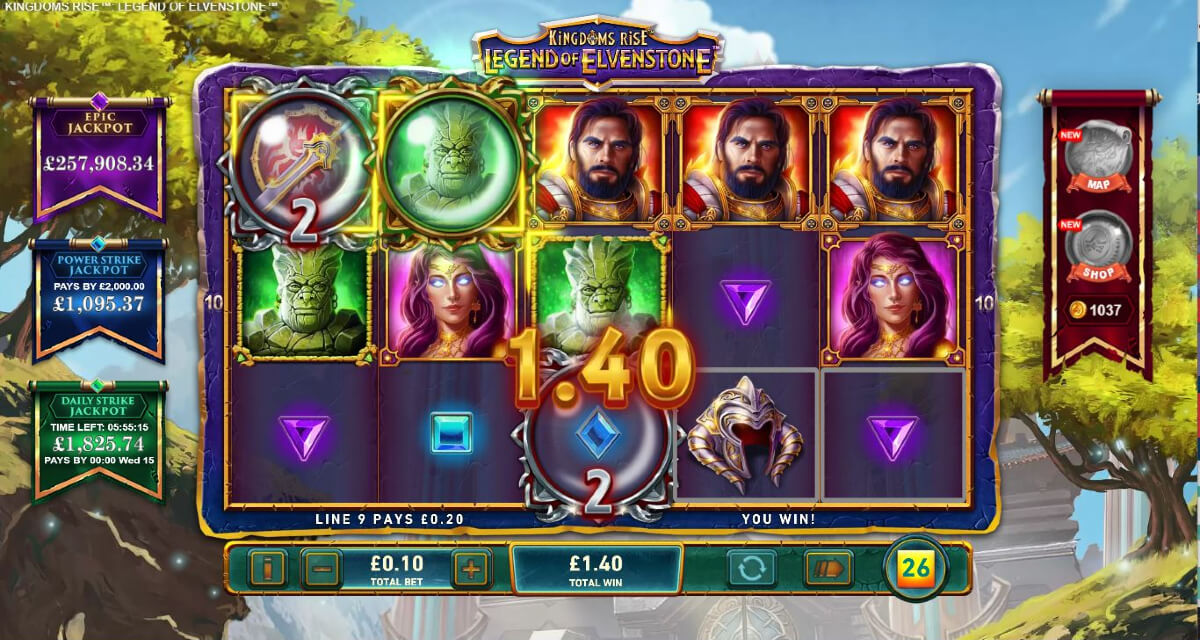
Task: View the Daily Strike Jackpot banner
Action: [x=97, y=437]
